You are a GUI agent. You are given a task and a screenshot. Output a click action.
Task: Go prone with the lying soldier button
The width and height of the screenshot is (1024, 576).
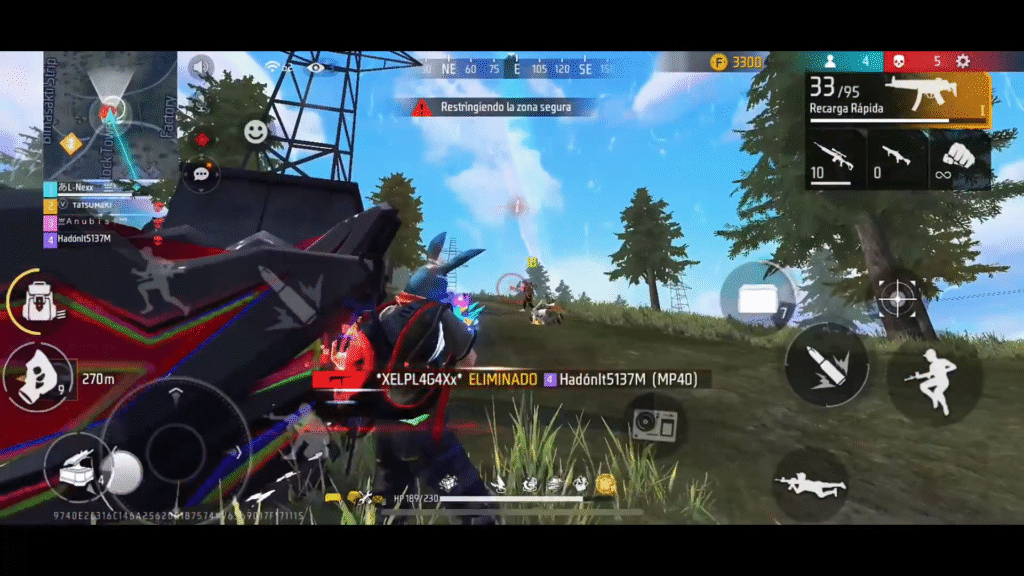pyautogui.click(x=811, y=484)
